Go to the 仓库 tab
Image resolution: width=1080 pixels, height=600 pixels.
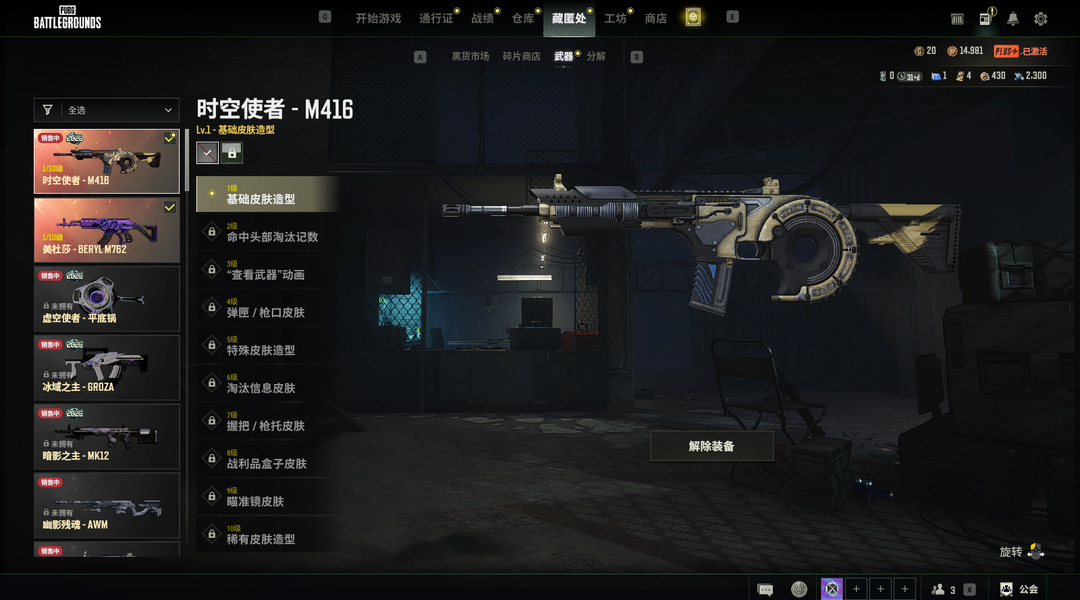click(523, 18)
